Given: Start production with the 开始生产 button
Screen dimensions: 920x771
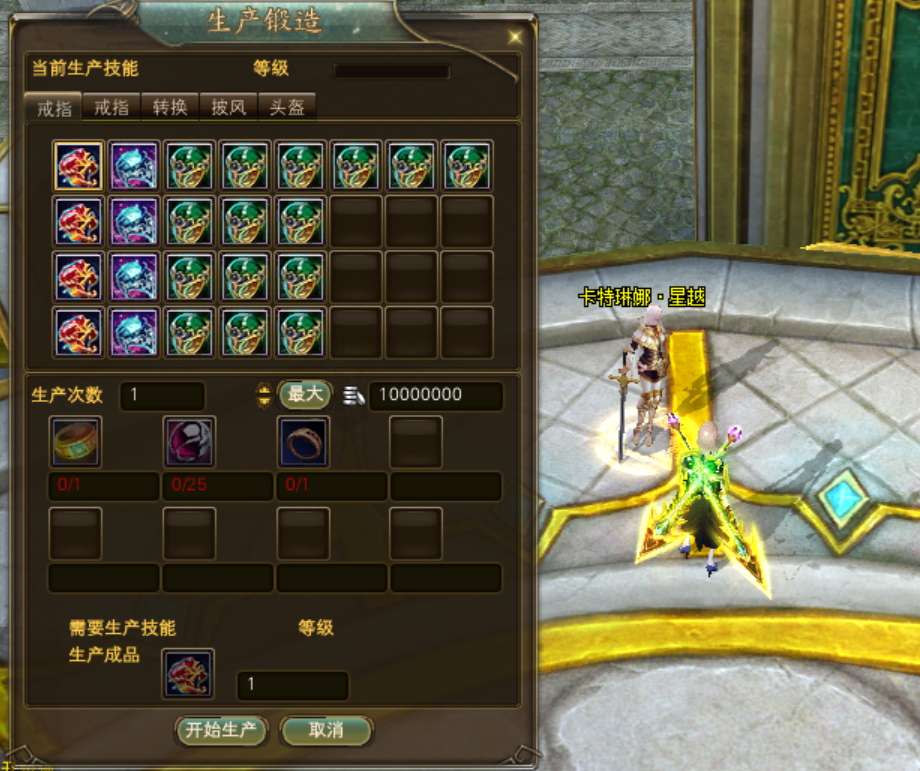Looking at the screenshot, I should (221, 731).
